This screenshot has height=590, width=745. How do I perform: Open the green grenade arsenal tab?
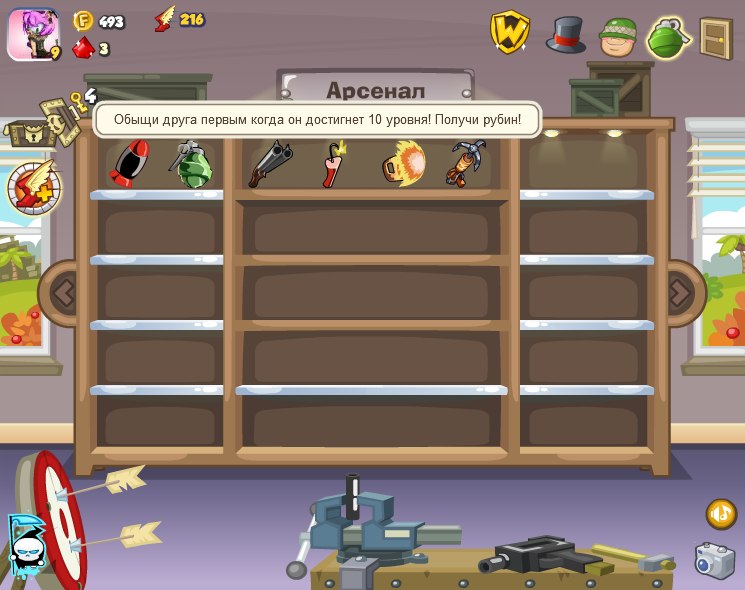click(669, 38)
